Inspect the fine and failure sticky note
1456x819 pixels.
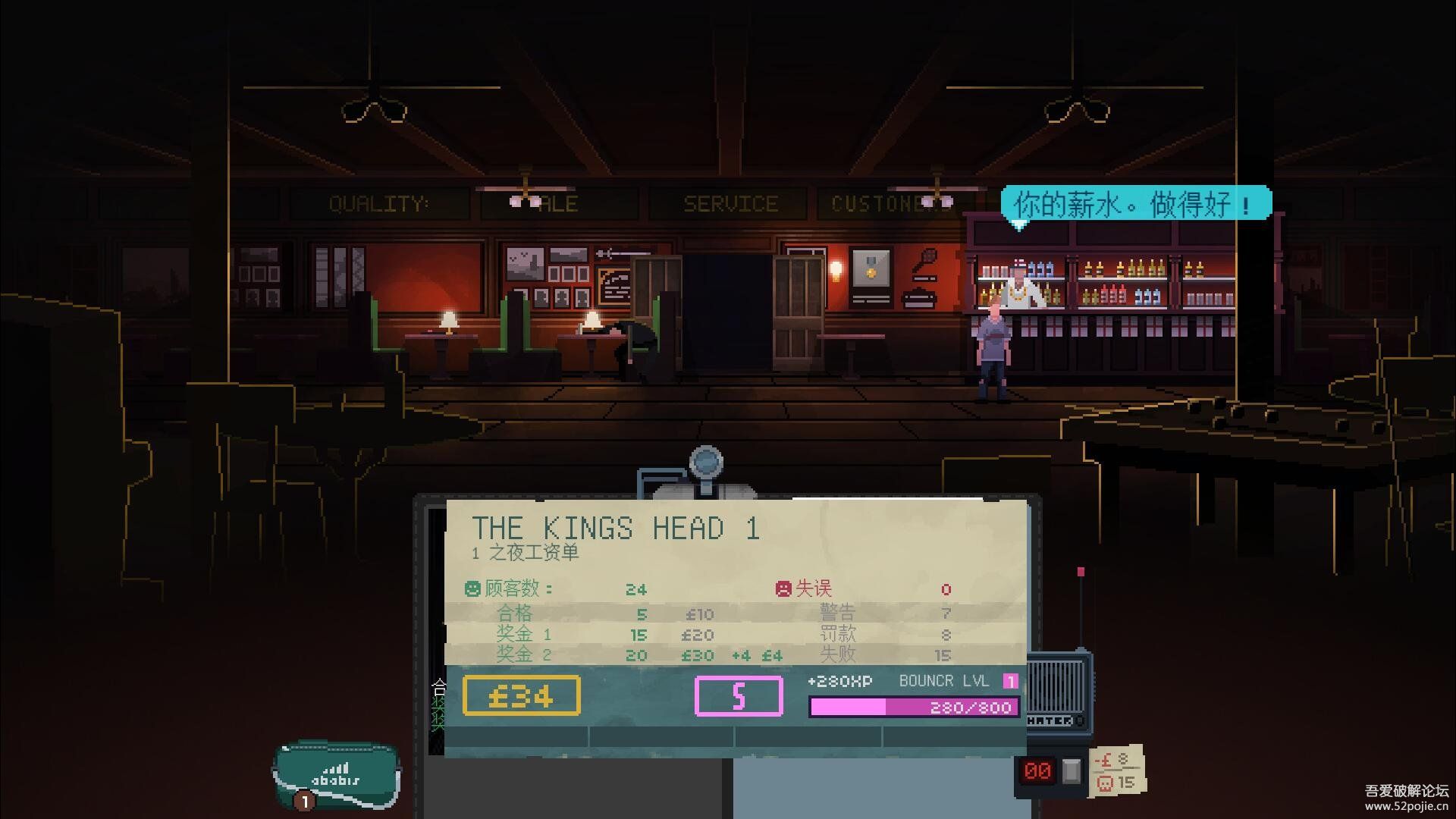(x=1116, y=770)
